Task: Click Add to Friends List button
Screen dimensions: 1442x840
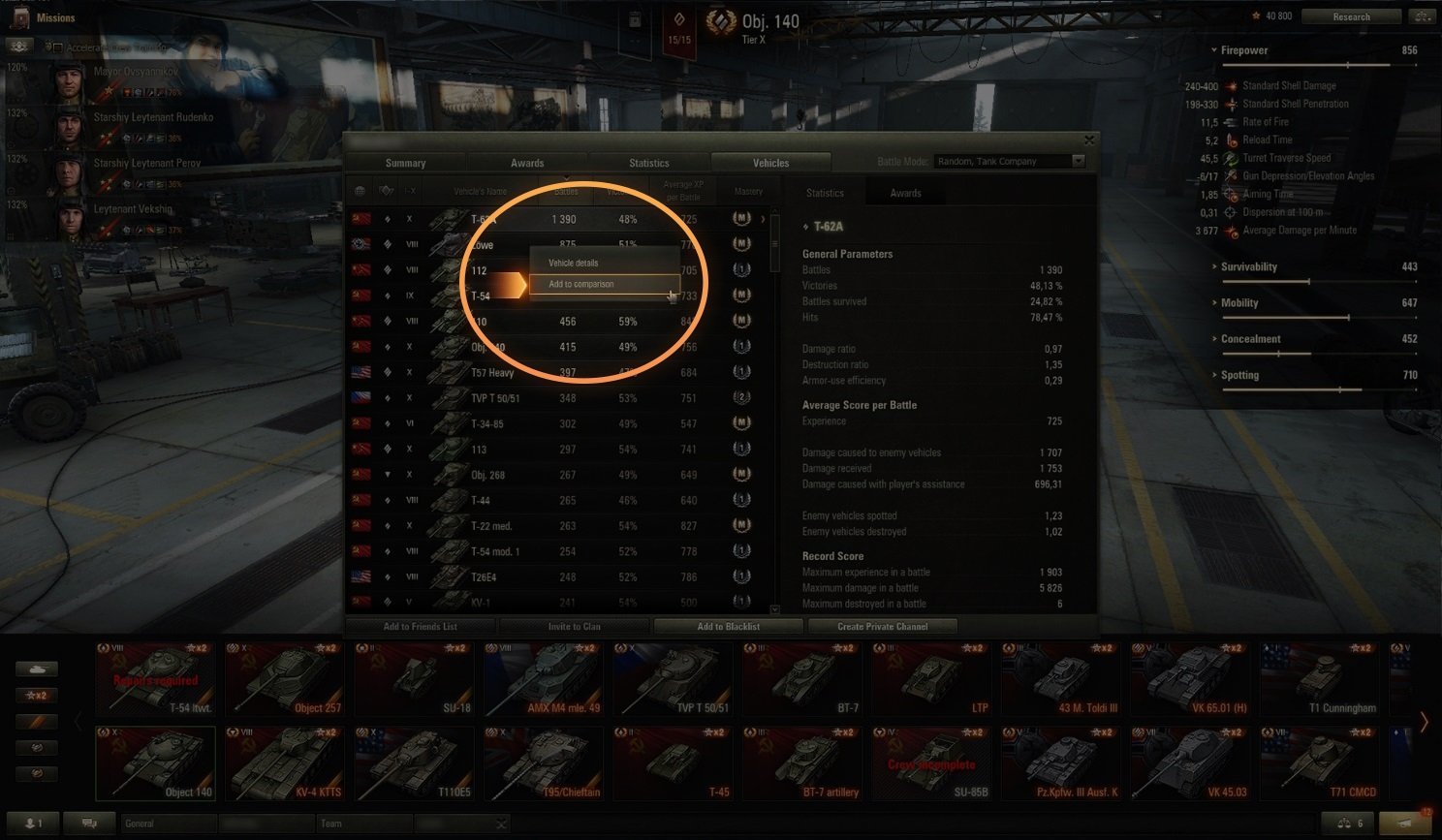Action: (420, 627)
